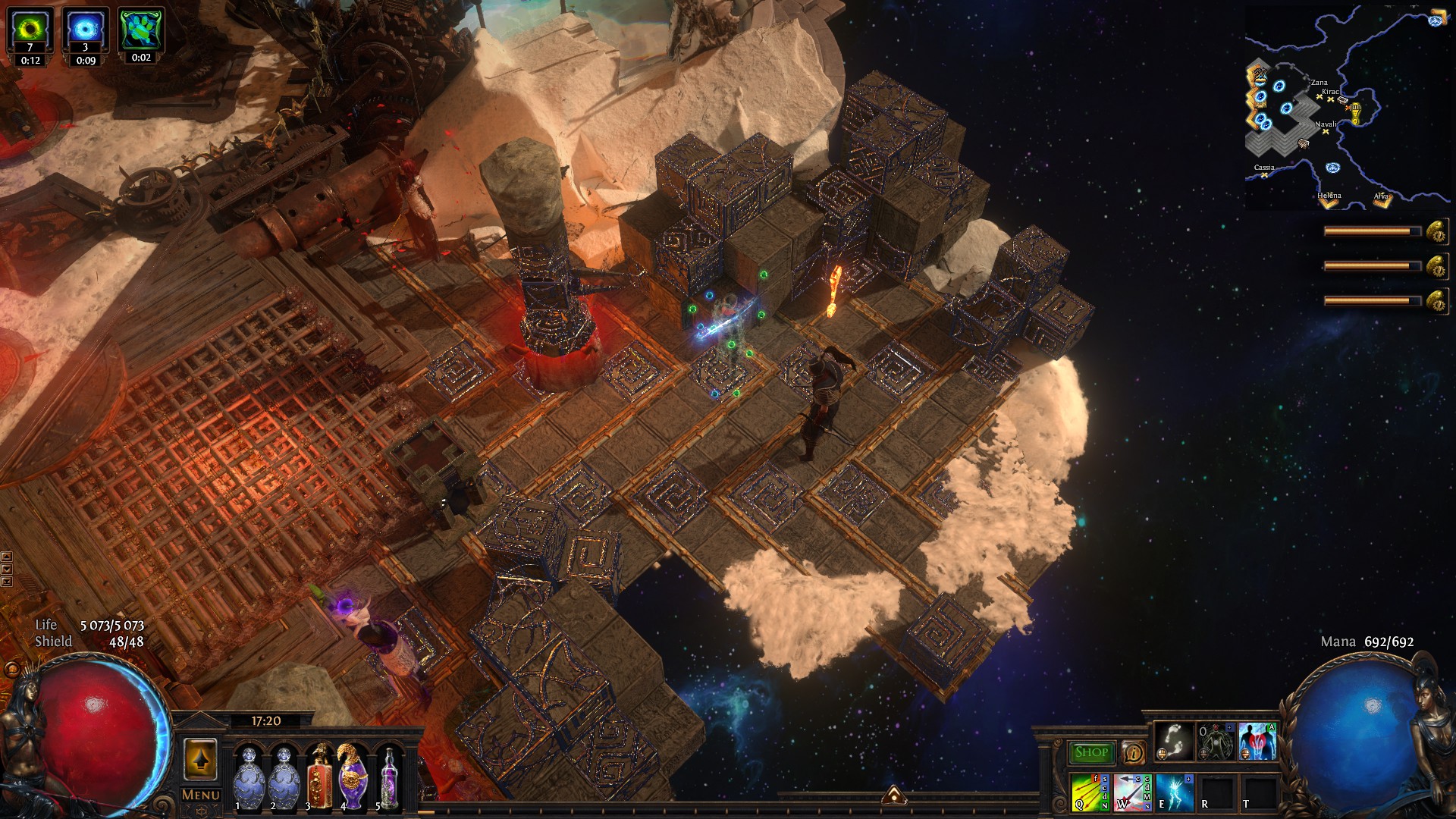Select the blue orb buff icon
This screenshot has height=819, width=1456.
[x=86, y=30]
